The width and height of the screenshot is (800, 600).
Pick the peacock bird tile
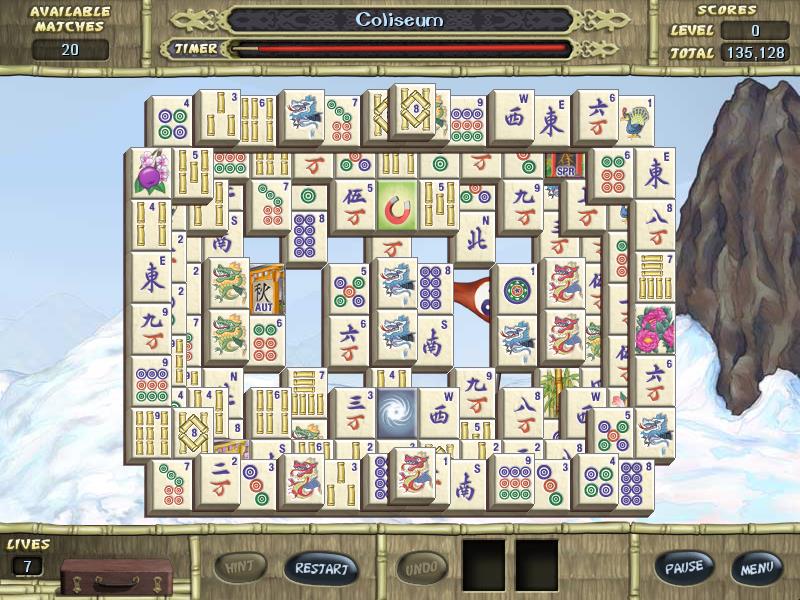[x=634, y=123]
